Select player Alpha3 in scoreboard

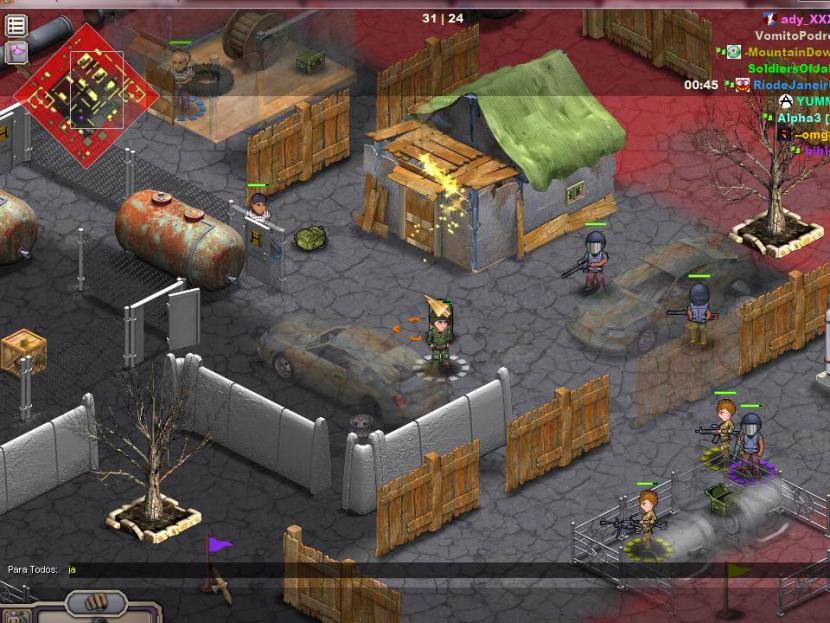click(x=799, y=118)
